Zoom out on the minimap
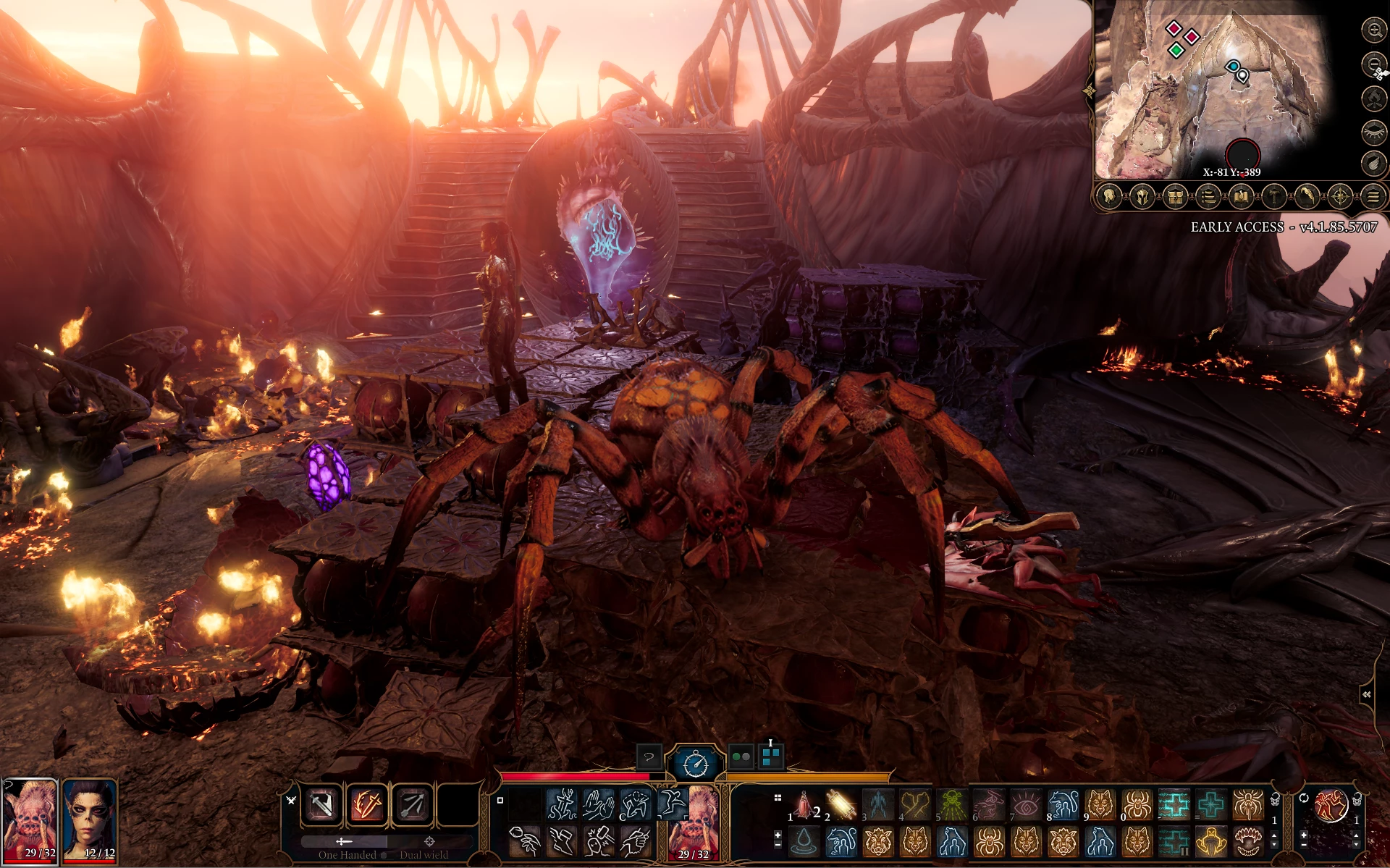The height and width of the screenshot is (868, 1390). pos(1373,64)
